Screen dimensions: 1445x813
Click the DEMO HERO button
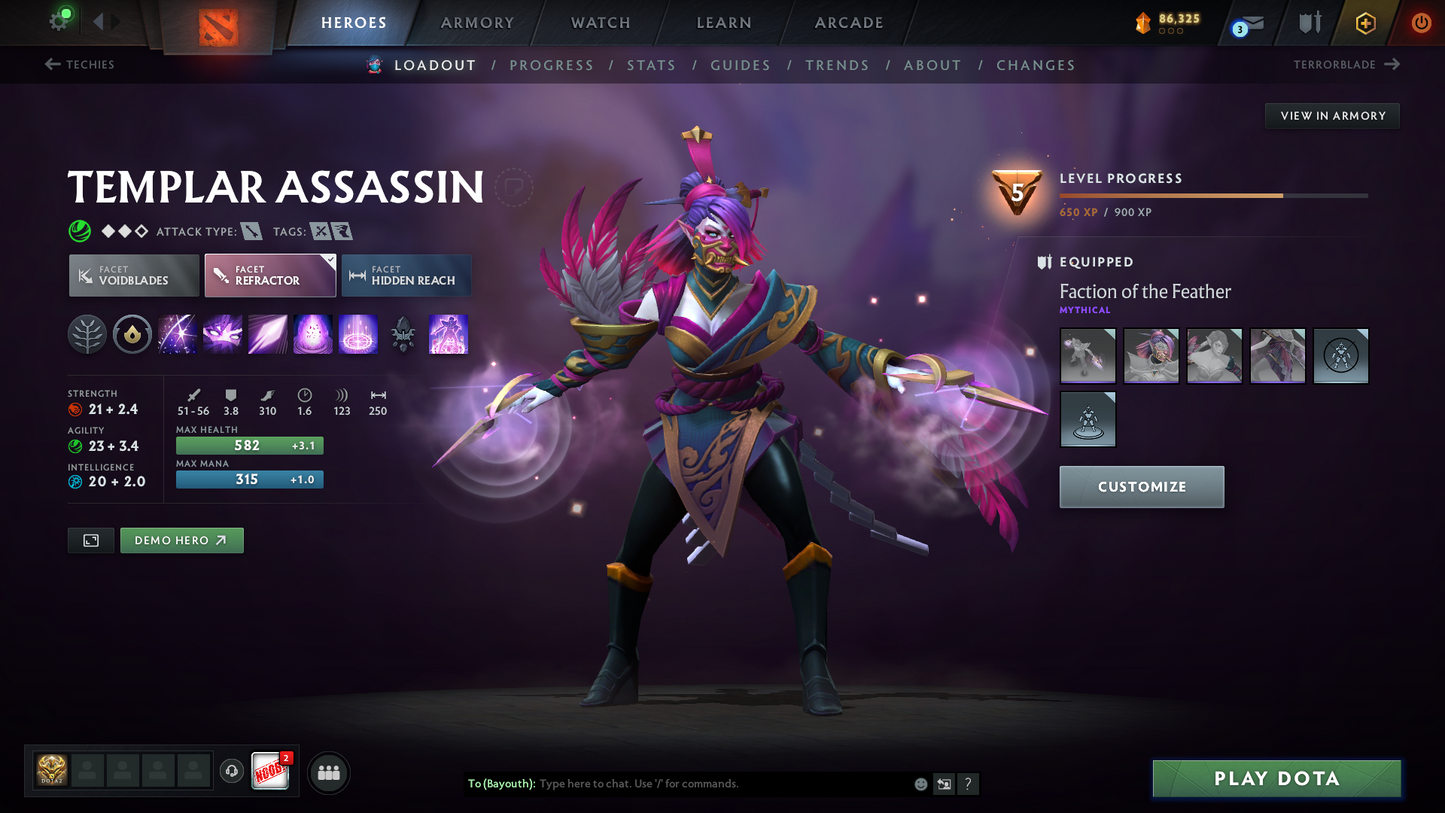(x=182, y=540)
